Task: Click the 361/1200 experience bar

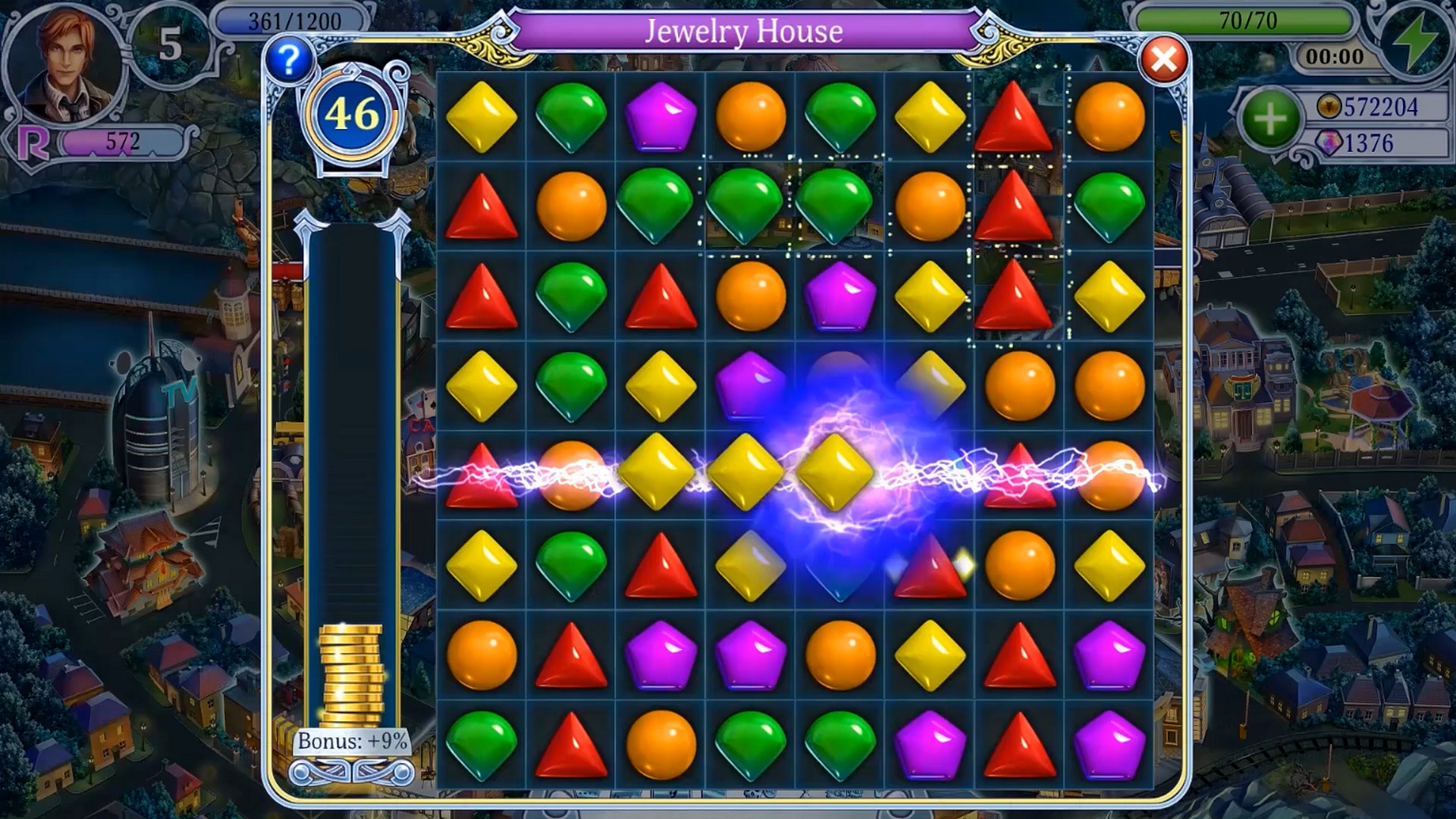Action: pyautogui.click(x=296, y=18)
